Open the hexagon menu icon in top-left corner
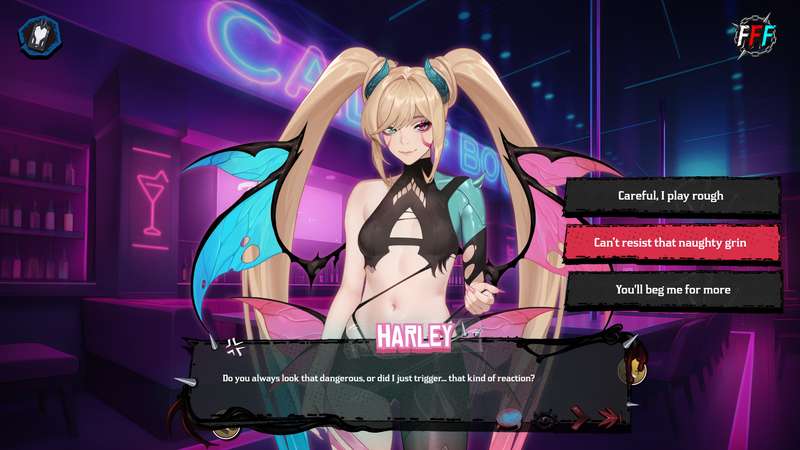Screen dimensions: 800x450 [40, 34]
